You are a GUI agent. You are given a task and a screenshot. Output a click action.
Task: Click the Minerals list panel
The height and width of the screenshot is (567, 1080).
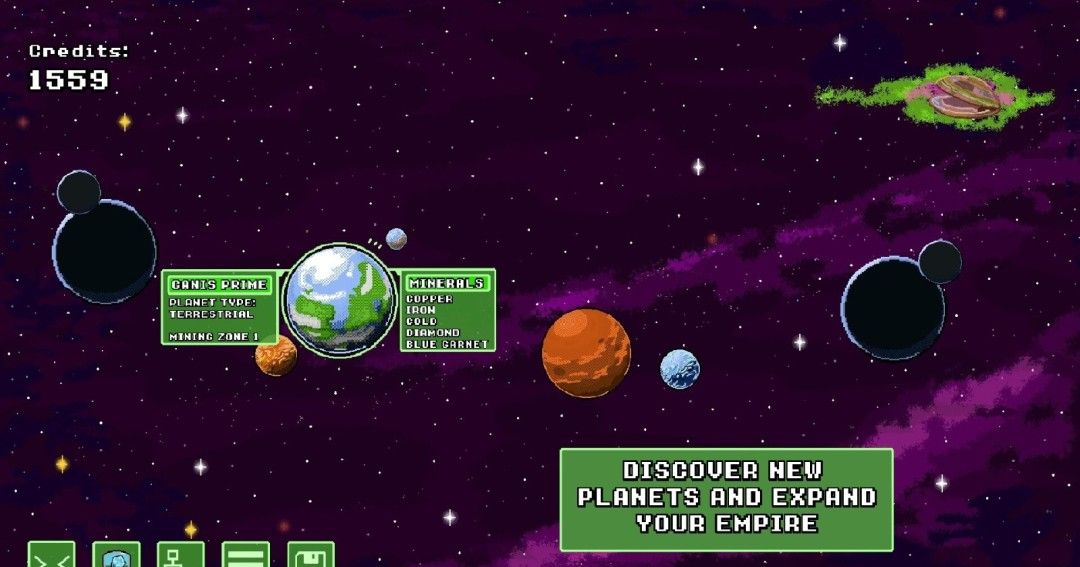447,310
